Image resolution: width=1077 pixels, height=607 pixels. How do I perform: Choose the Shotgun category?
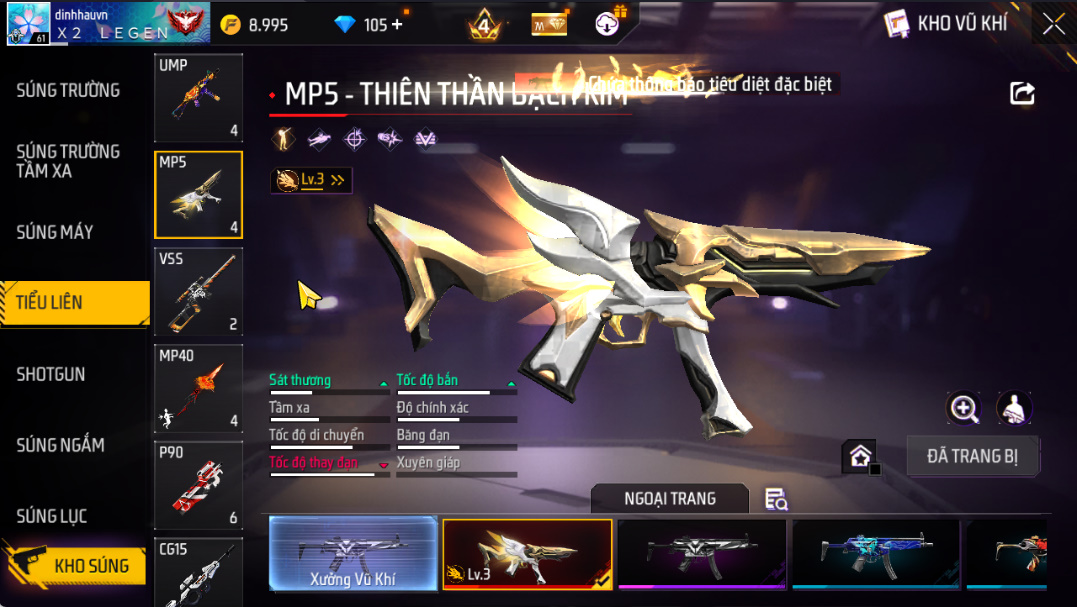tap(51, 374)
